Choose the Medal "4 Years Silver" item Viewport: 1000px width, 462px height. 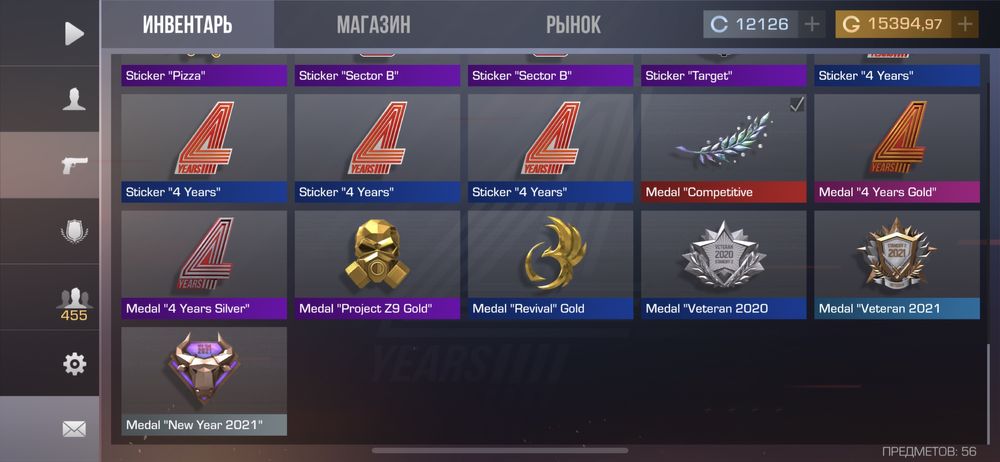pyautogui.click(x=204, y=264)
